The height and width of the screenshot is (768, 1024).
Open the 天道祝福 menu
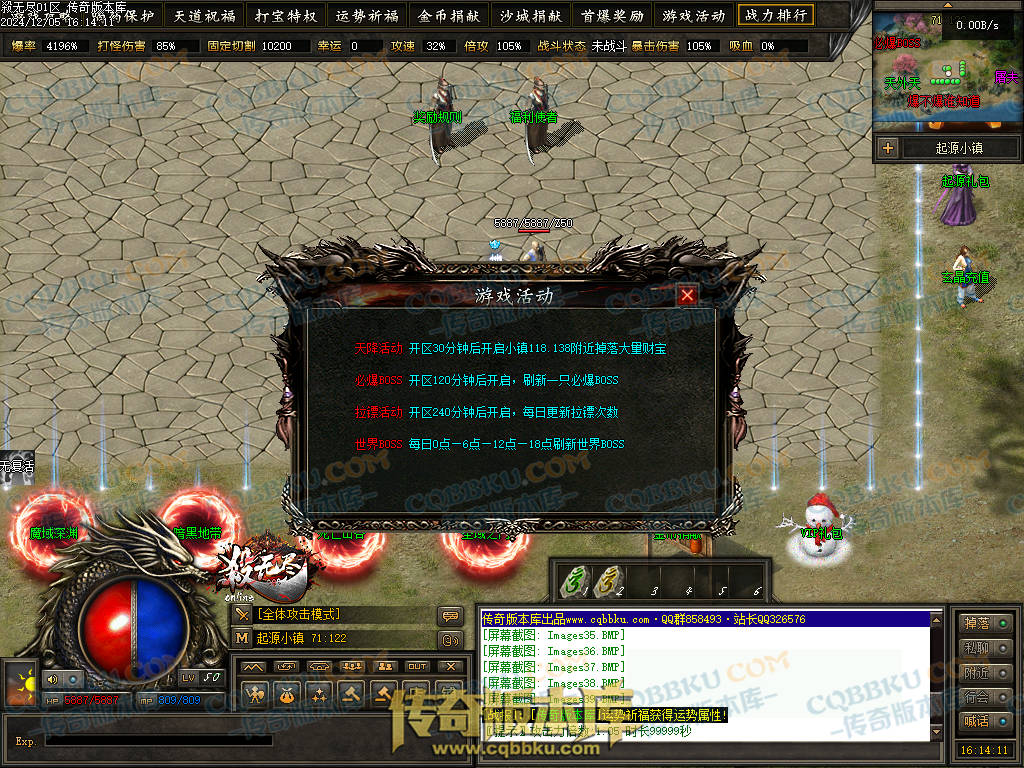204,15
